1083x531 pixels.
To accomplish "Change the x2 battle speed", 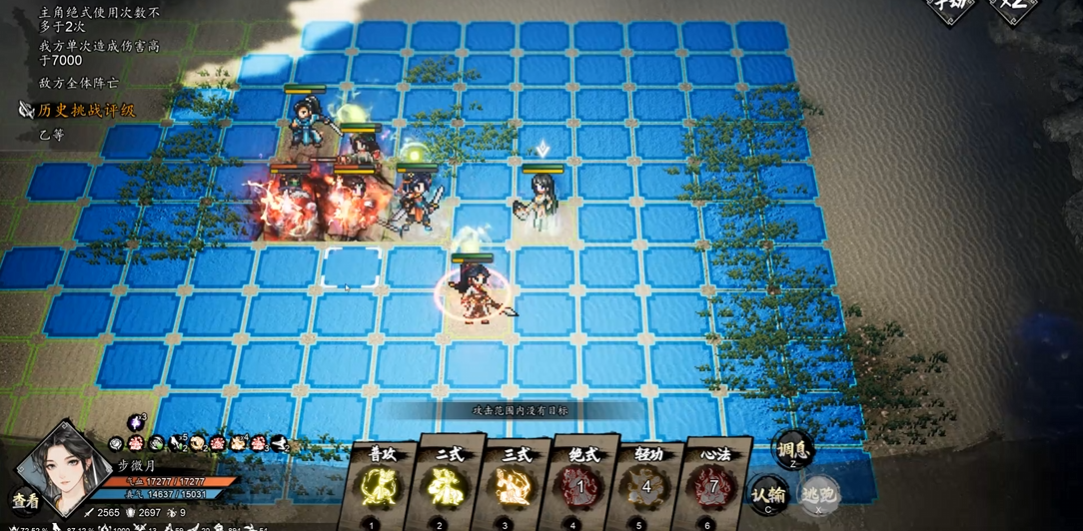I will coord(1014,10).
